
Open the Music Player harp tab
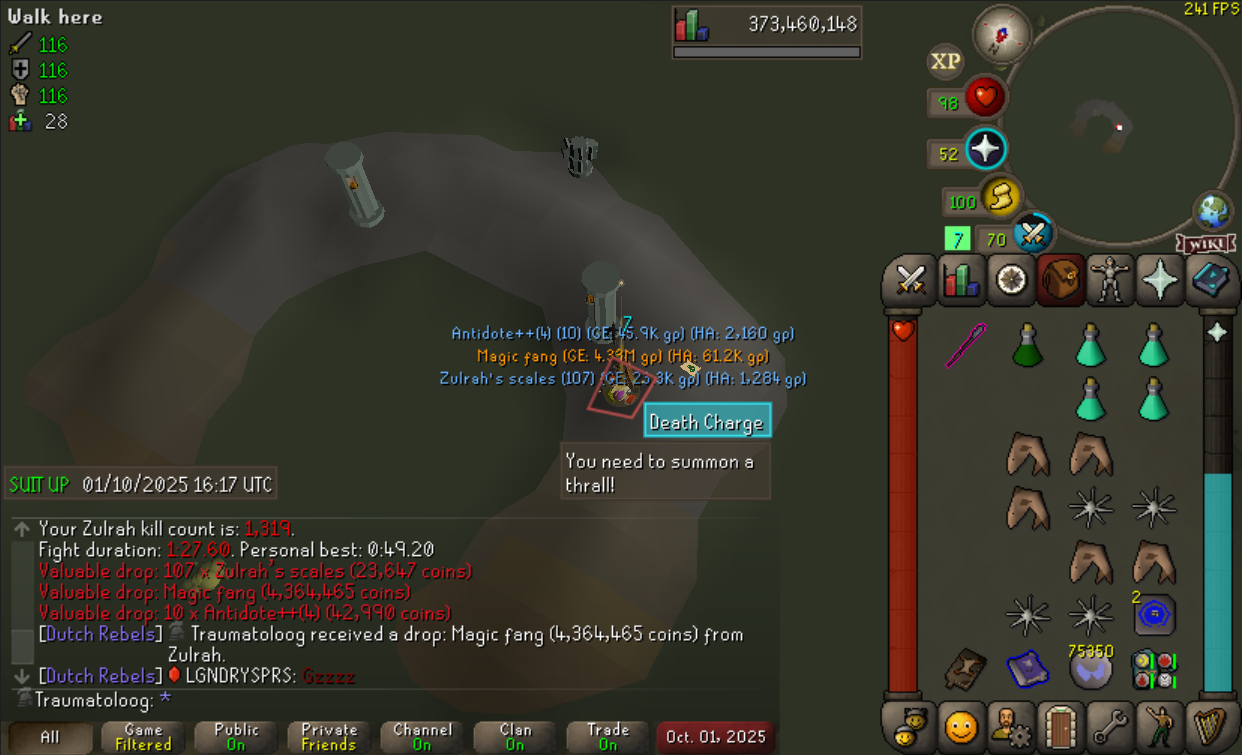pos(1210,725)
